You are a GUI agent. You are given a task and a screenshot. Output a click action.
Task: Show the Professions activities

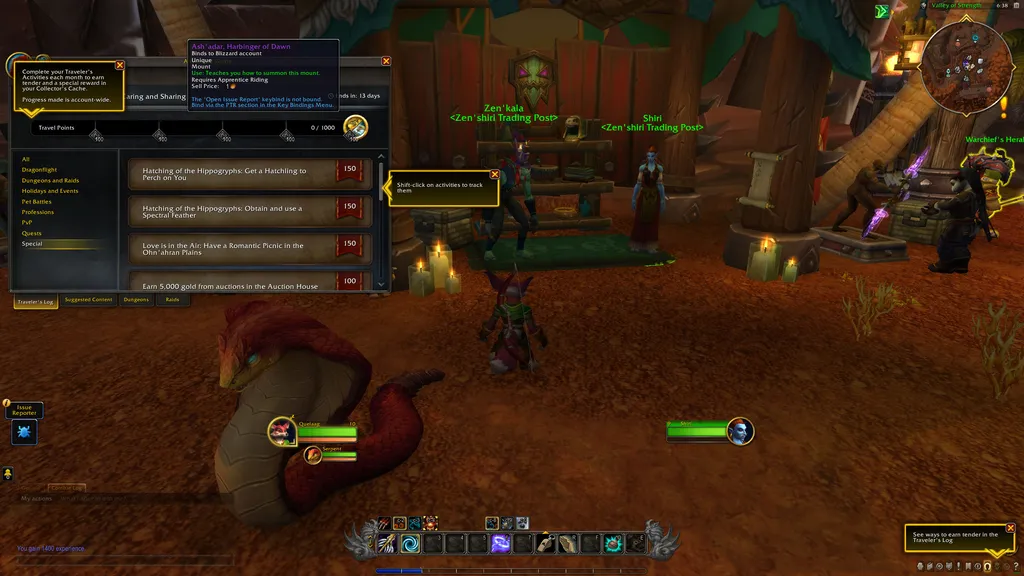[38, 212]
